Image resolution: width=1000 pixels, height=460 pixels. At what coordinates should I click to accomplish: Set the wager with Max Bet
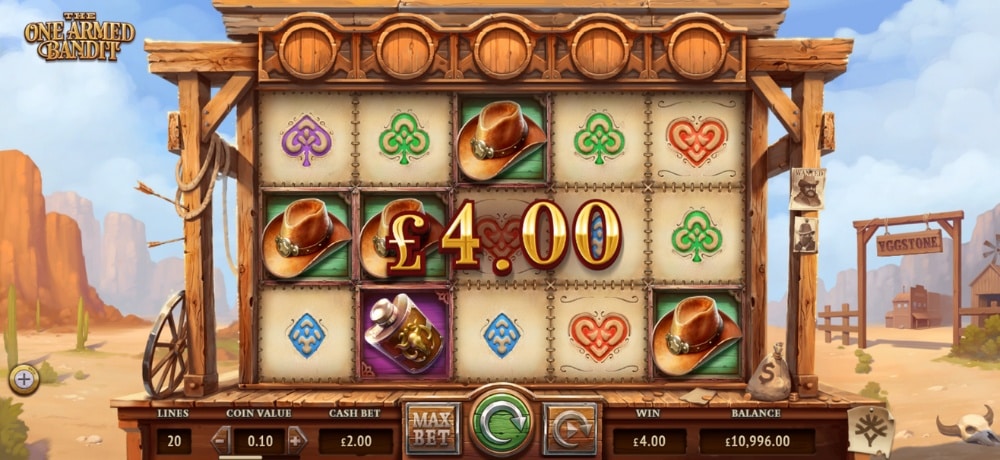(433, 428)
